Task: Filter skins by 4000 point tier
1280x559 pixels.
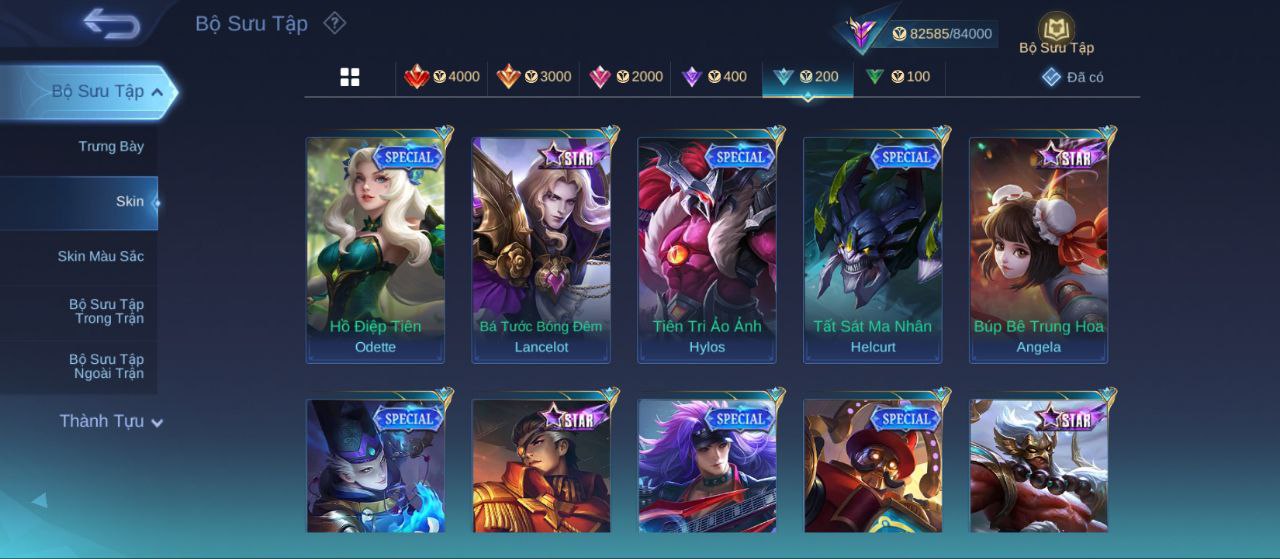Action: pyautogui.click(x=442, y=77)
